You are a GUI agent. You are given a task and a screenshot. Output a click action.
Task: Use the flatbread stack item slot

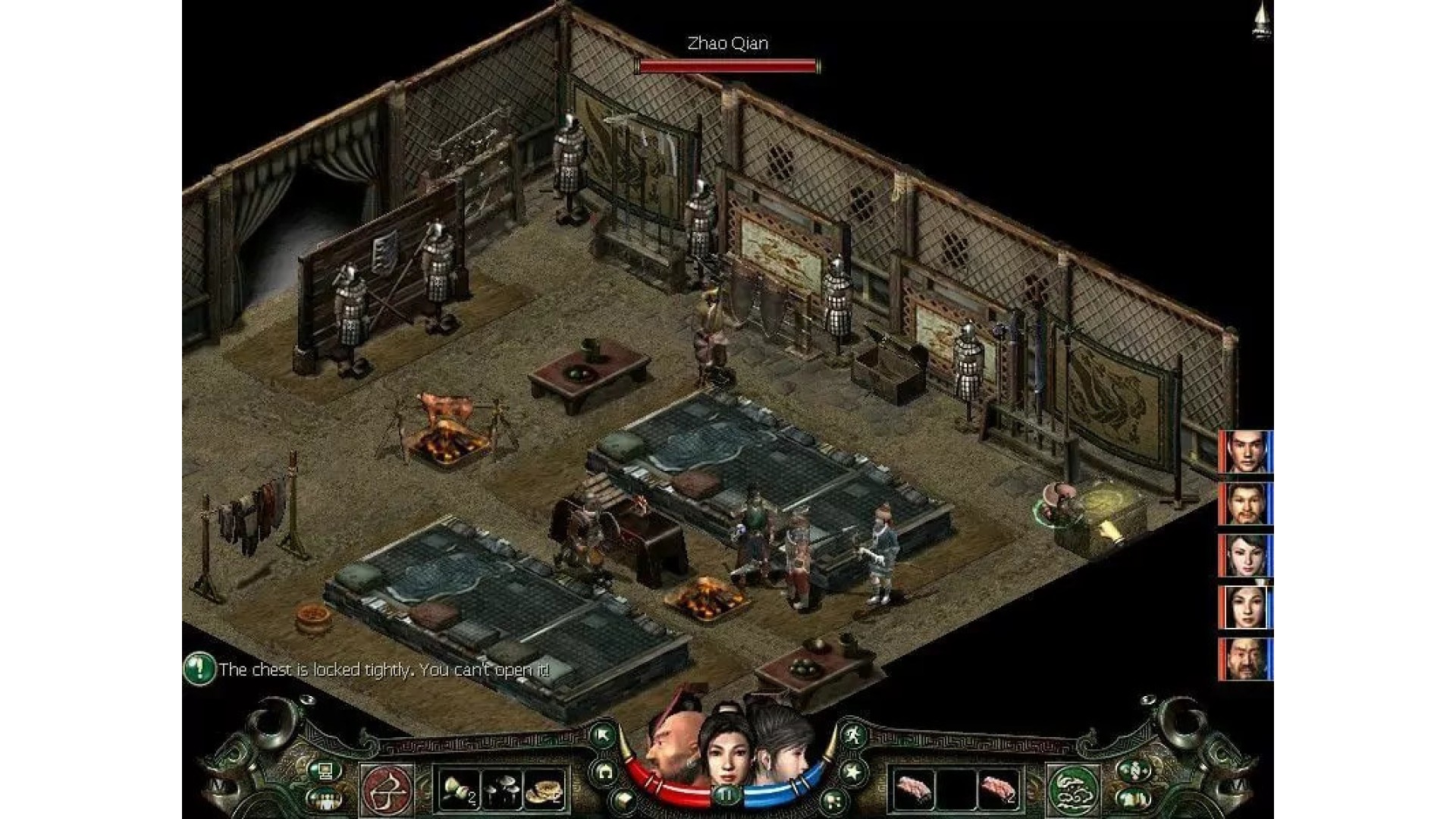[546, 790]
